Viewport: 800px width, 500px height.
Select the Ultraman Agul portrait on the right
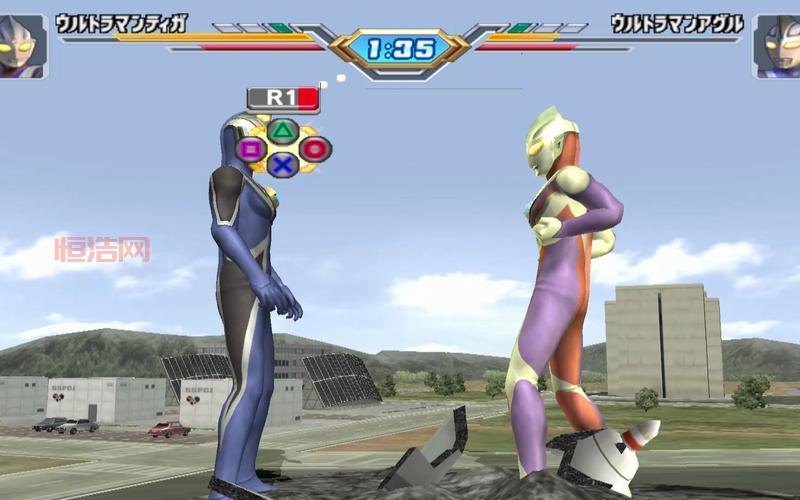click(777, 46)
